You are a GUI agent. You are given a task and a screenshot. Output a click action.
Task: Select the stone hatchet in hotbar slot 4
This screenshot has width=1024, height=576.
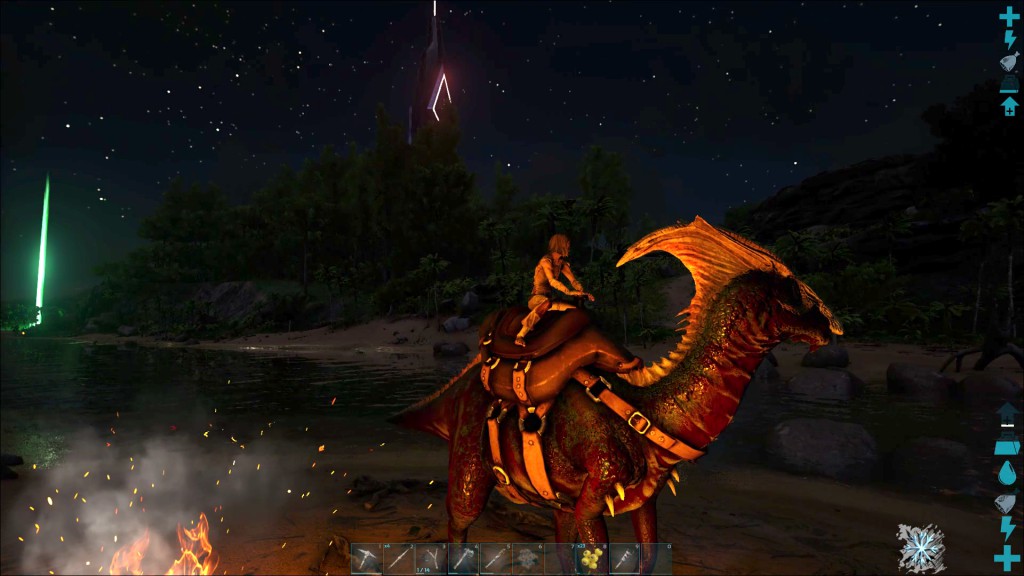tap(463, 559)
